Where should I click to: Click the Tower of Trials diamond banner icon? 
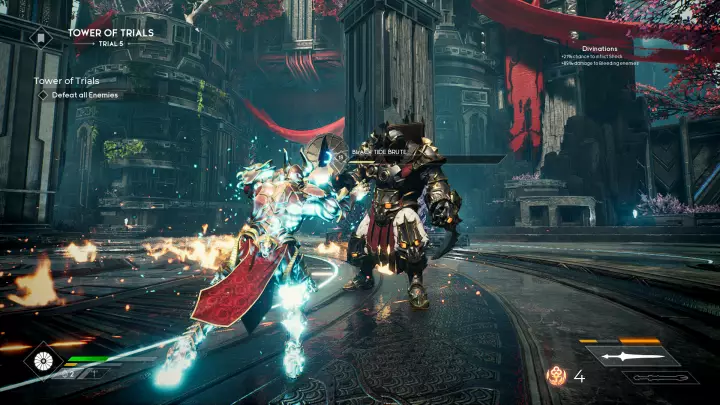40,38
